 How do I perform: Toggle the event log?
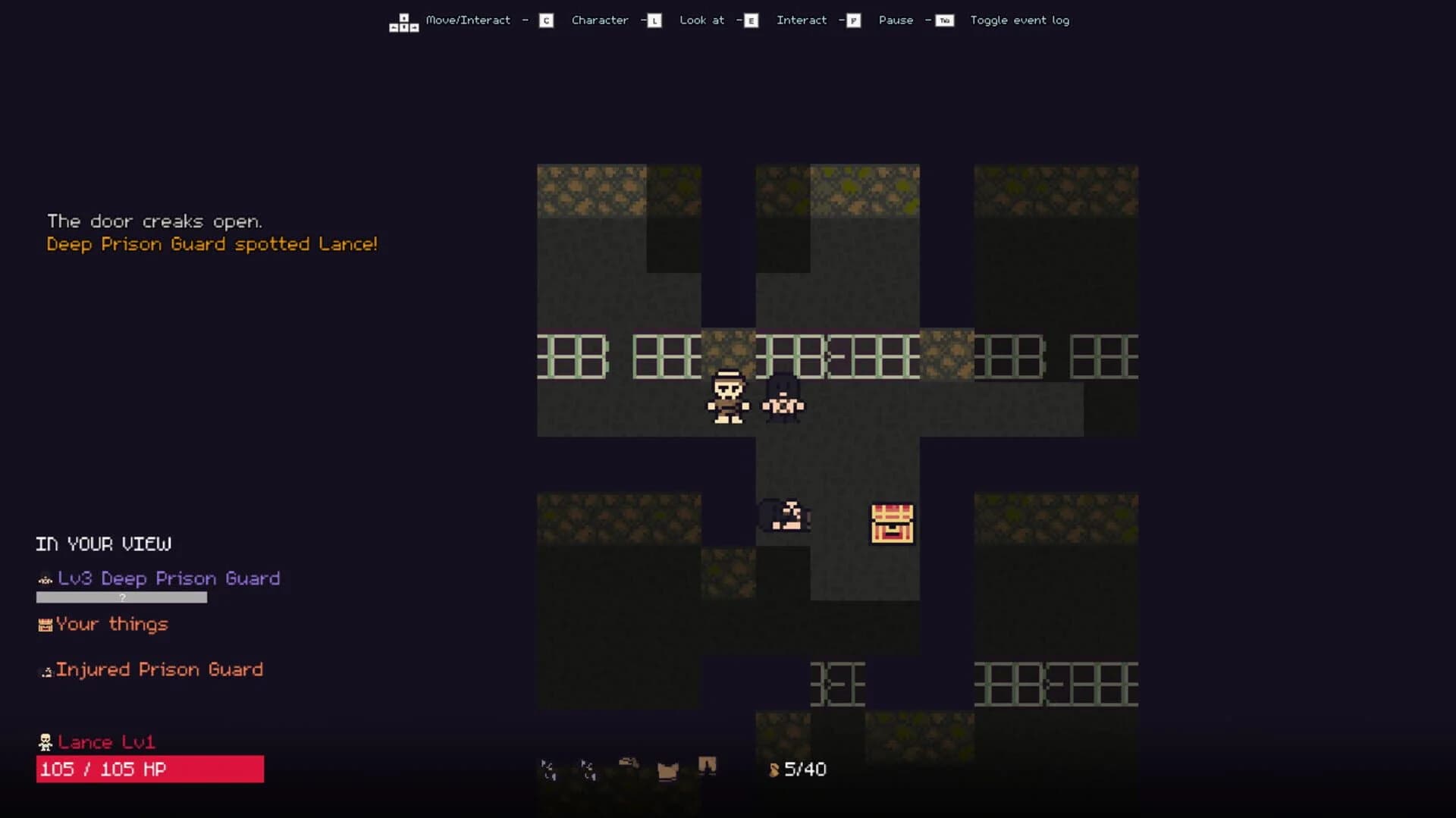tap(1020, 20)
